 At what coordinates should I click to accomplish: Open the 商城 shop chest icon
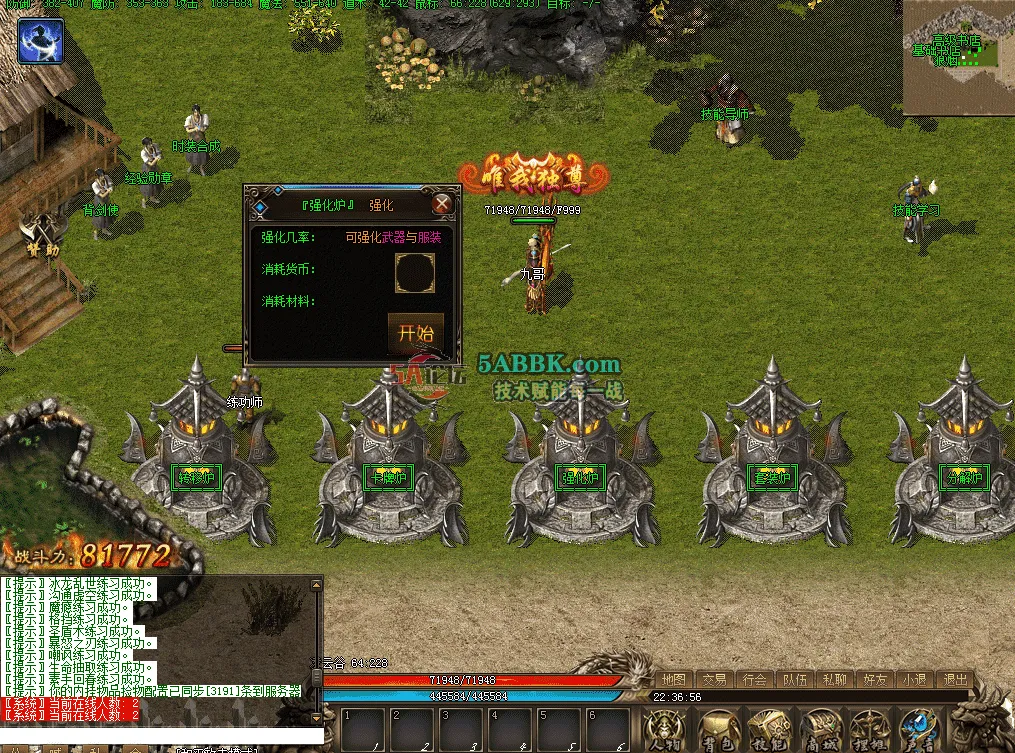click(x=819, y=728)
